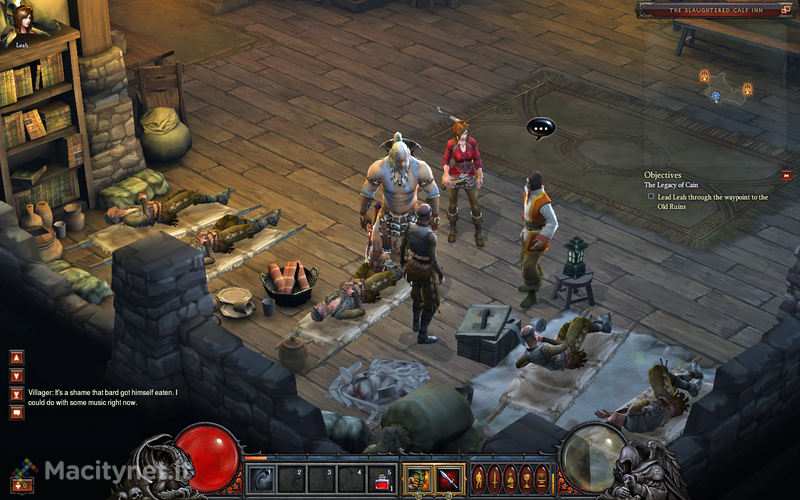Select Leah's follower portrait
Image resolution: width=800 pixels, height=500 pixels.
(x=21, y=22)
